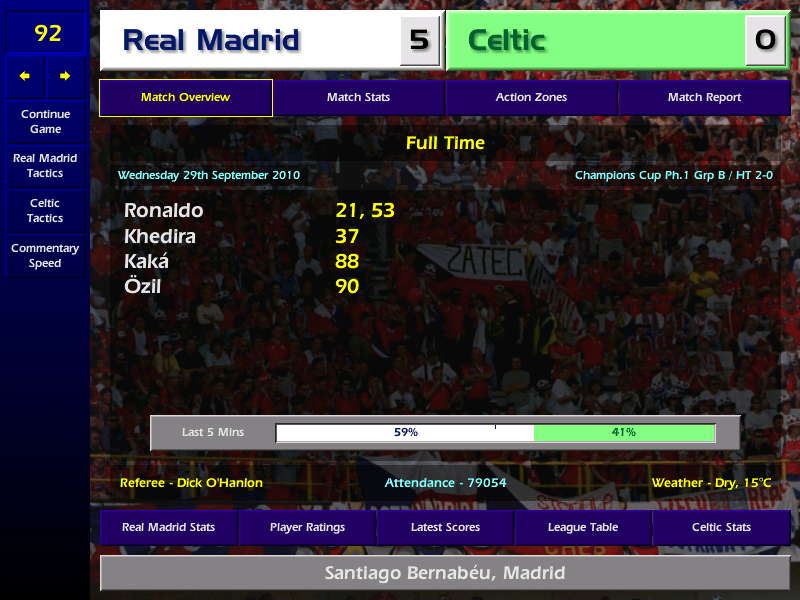Open the Match Report tab
The height and width of the screenshot is (600, 800).
(x=704, y=98)
